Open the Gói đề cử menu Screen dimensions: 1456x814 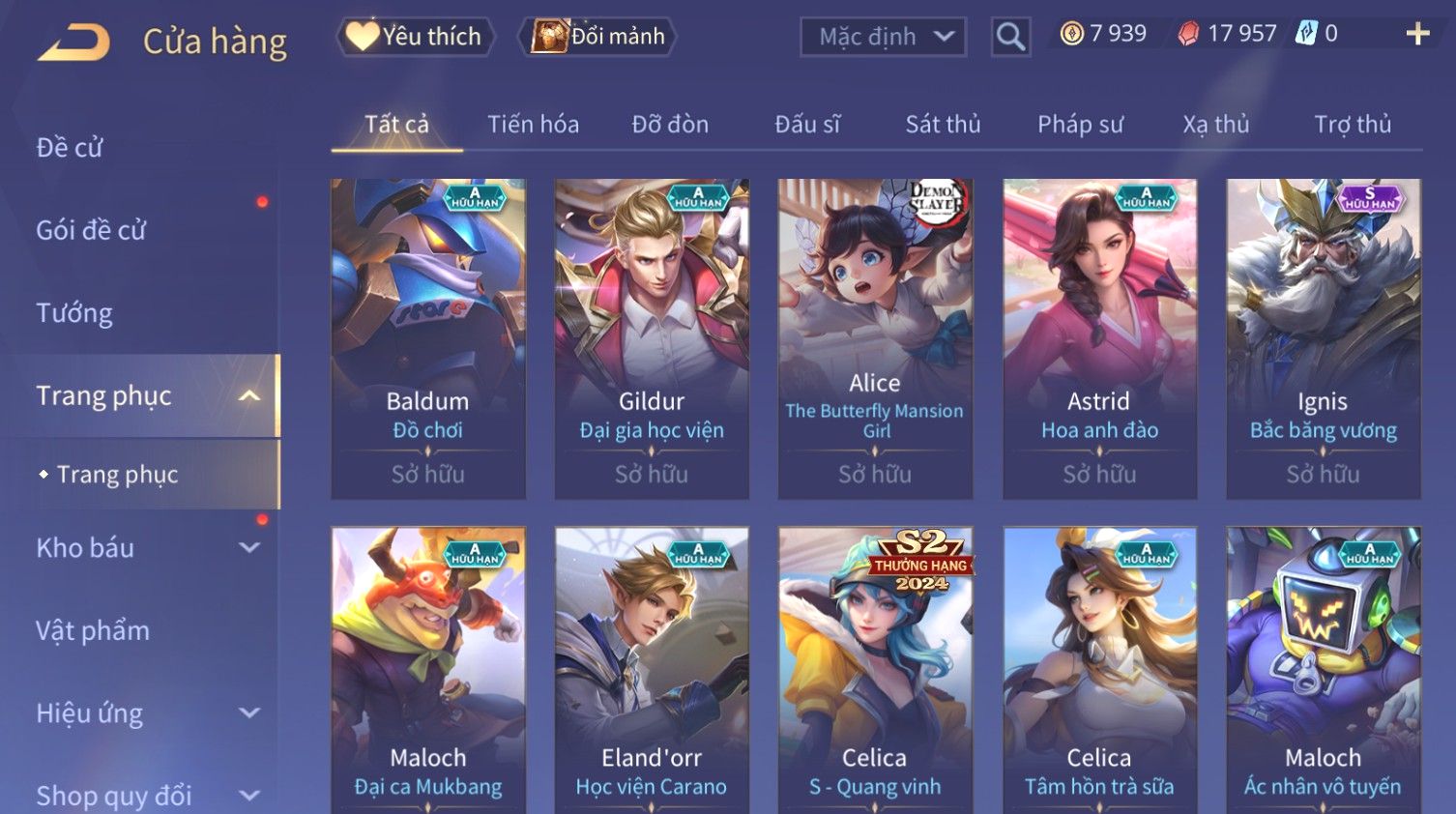(91, 230)
